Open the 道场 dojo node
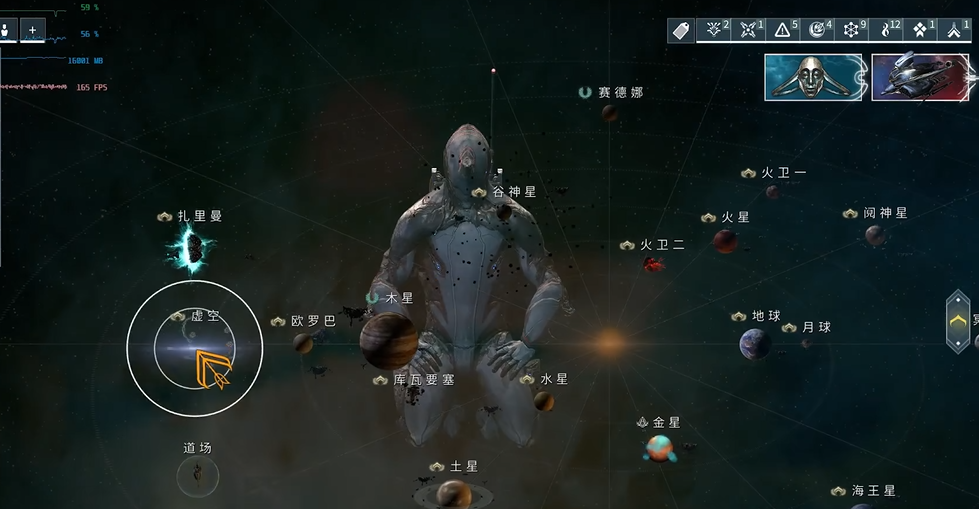Image resolution: width=979 pixels, height=509 pixels. point(198,475)
